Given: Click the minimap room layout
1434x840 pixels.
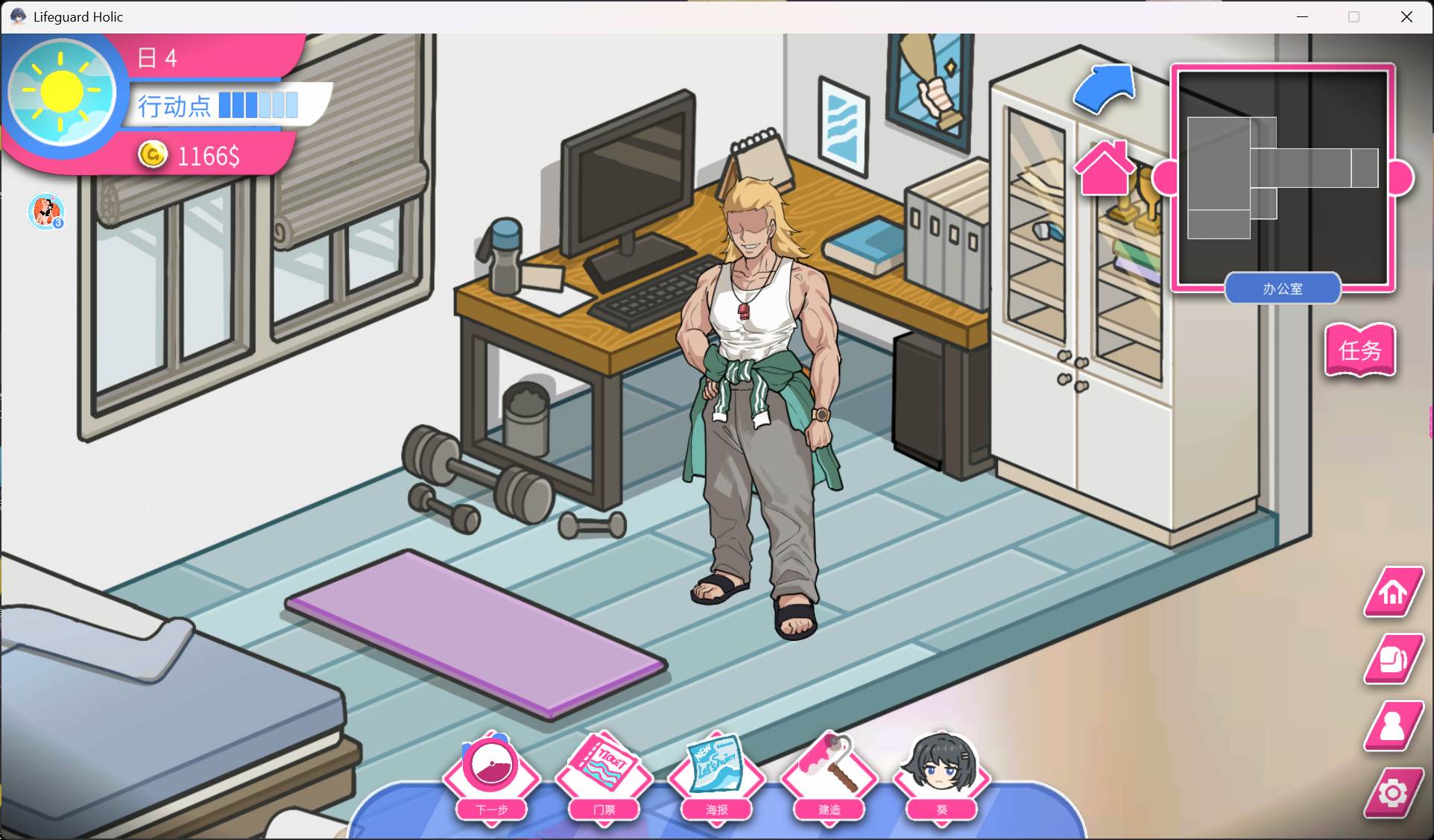Looking at the screenshot, I should pyautogui.click(x=1282, y=177).
